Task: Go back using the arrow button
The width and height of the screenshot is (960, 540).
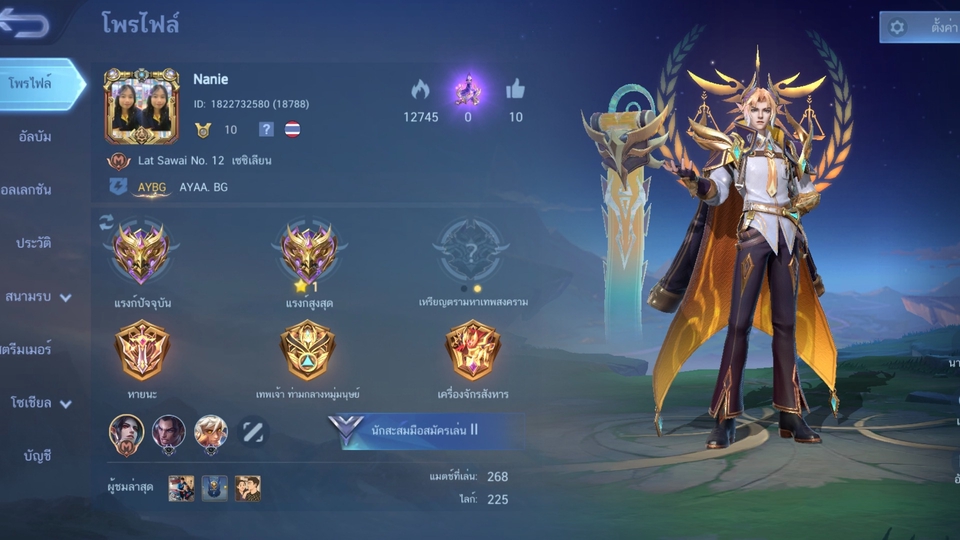Action: (24, 25)
